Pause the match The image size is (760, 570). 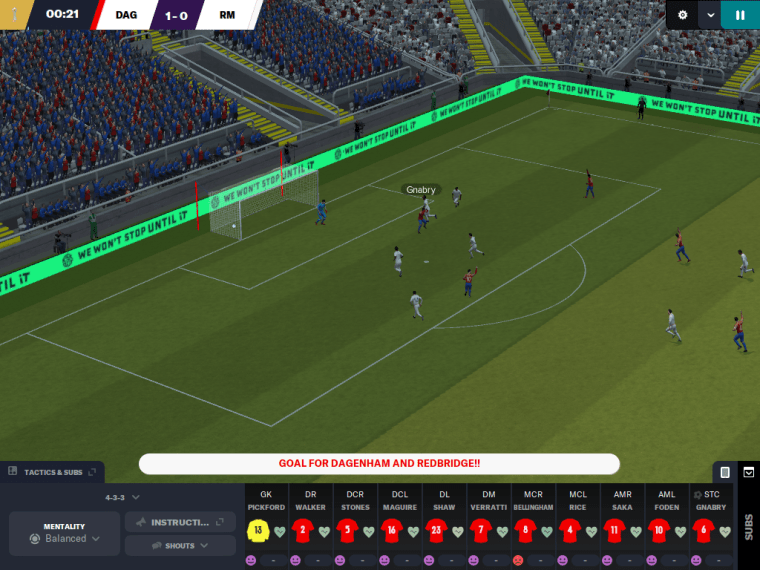click(740, 15)
